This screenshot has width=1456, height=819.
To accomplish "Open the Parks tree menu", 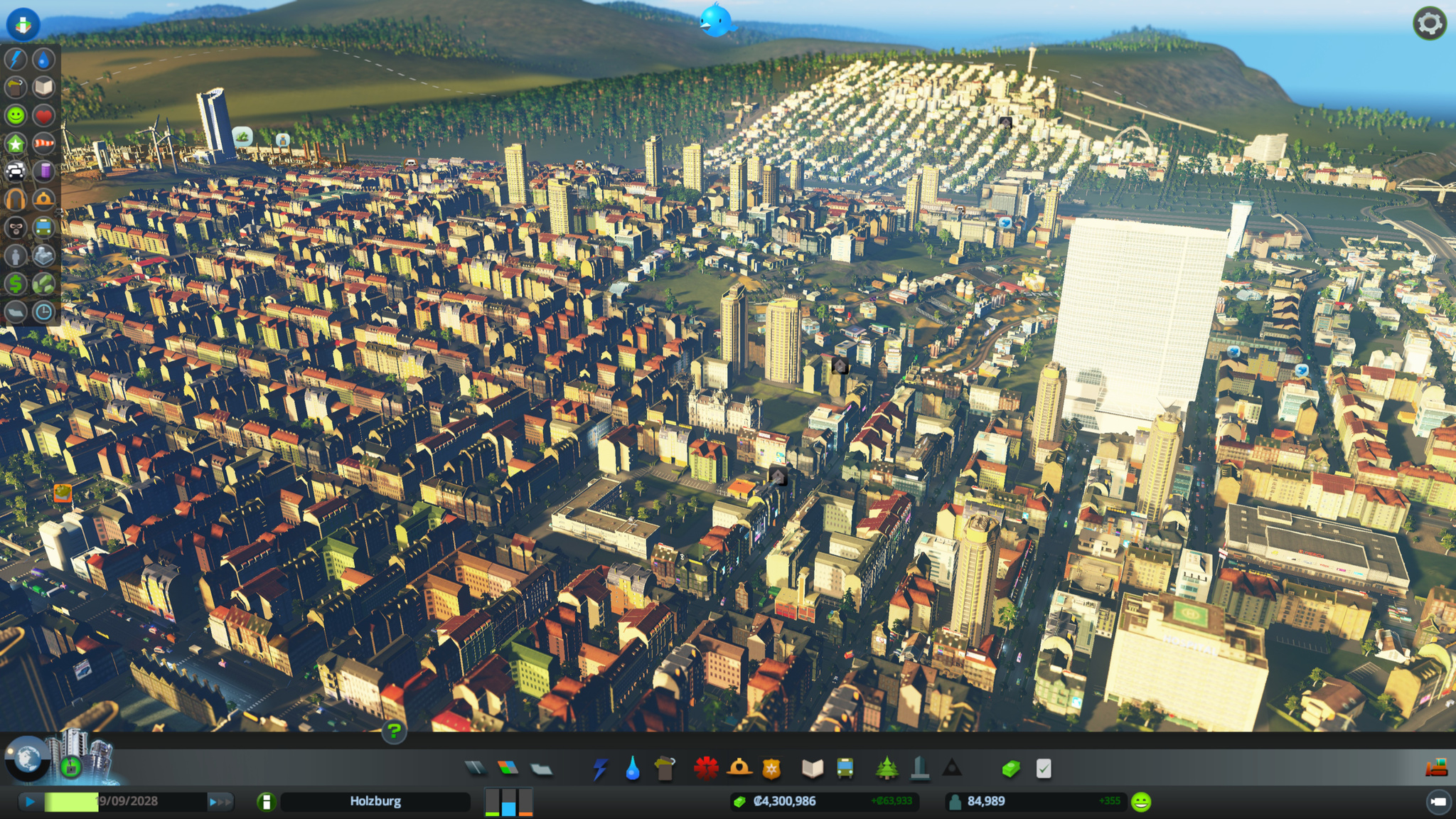I will [x=887, y=769].
